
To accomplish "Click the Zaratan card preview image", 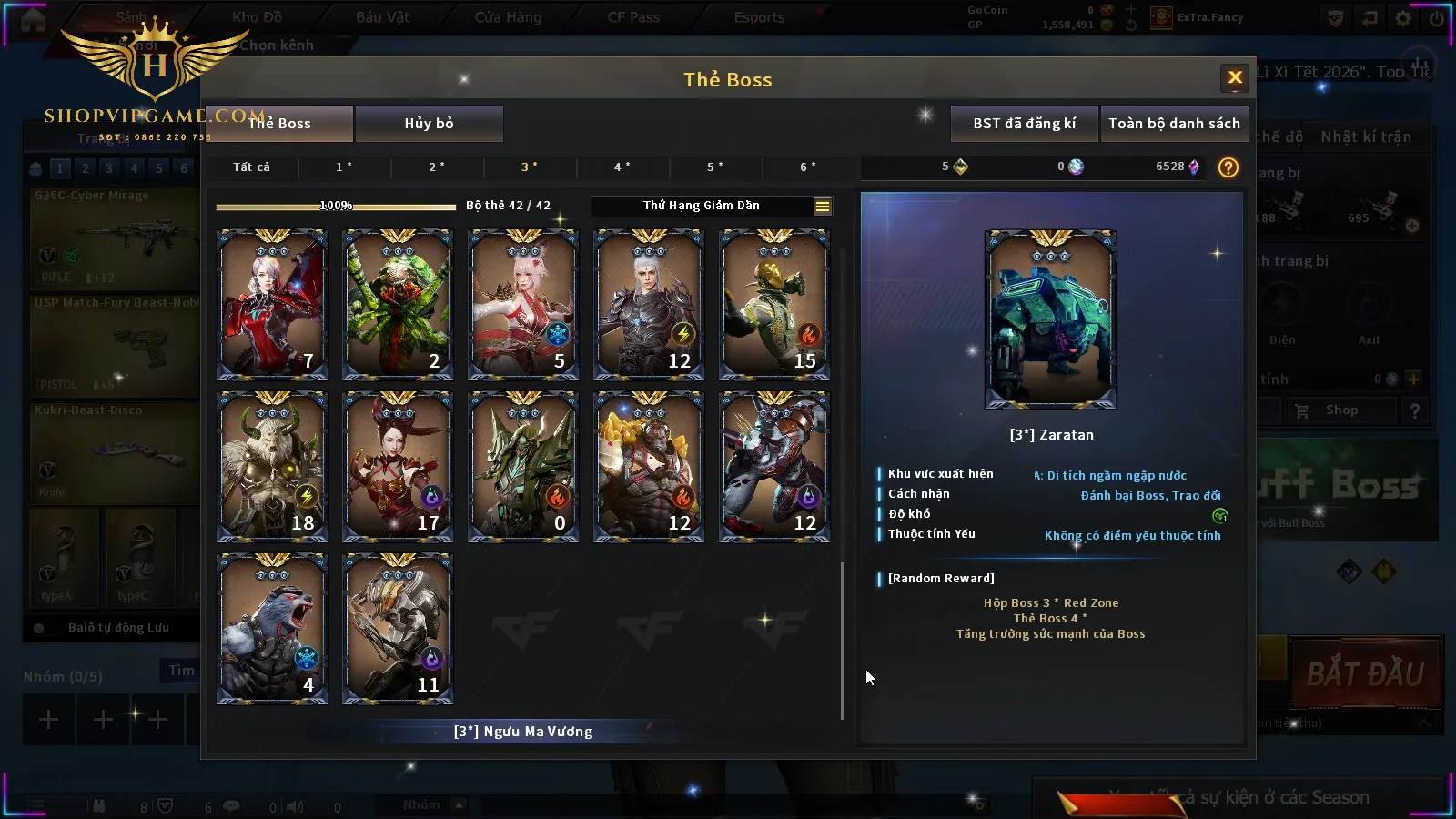I will click(x=1051, y=319).
